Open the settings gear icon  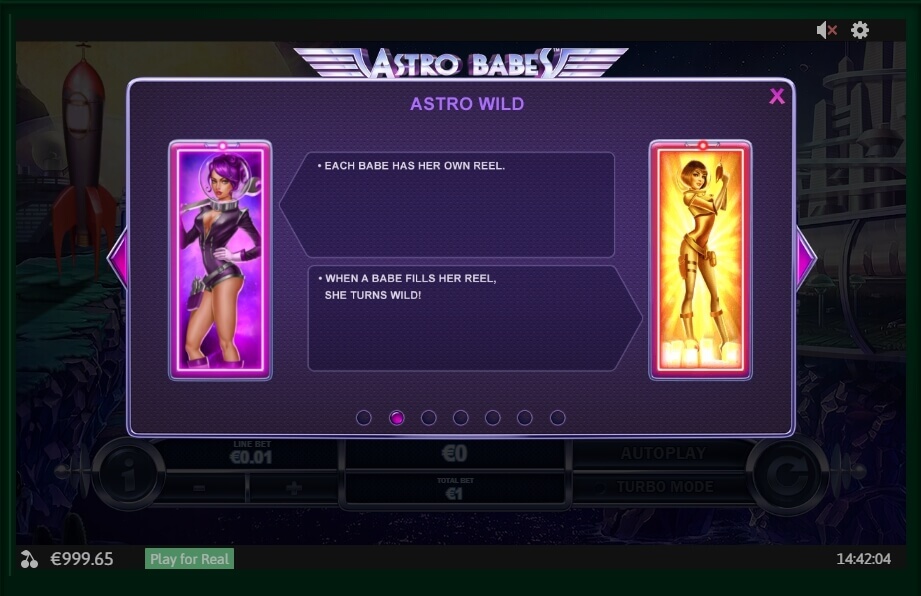[x=860, y=30]
